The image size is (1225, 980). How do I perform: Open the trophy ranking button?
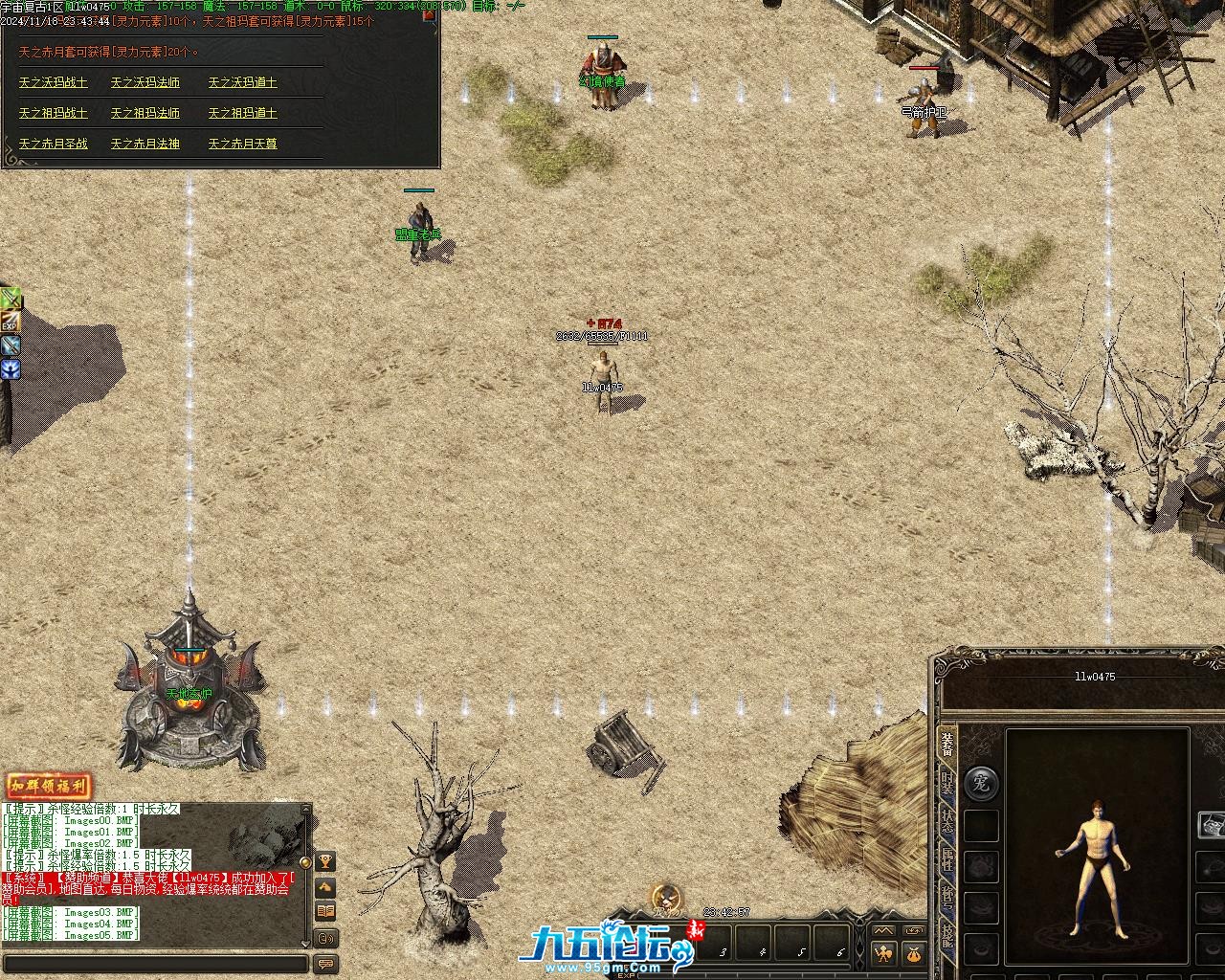[325, 862]
